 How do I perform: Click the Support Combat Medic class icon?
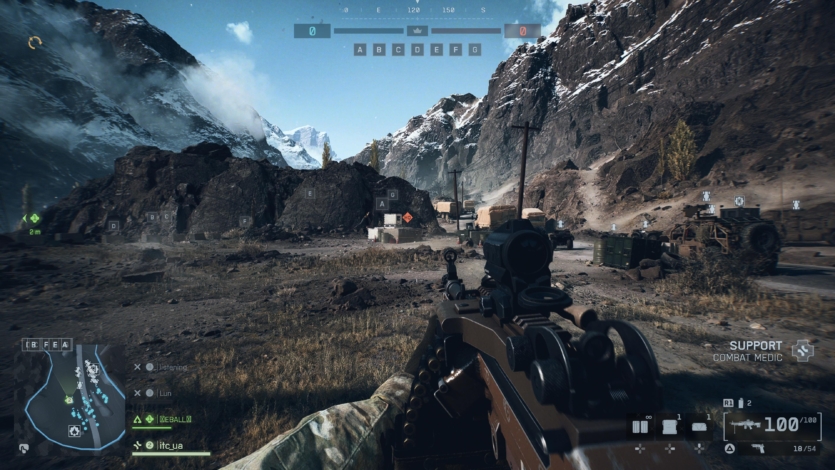pos(802,350)
